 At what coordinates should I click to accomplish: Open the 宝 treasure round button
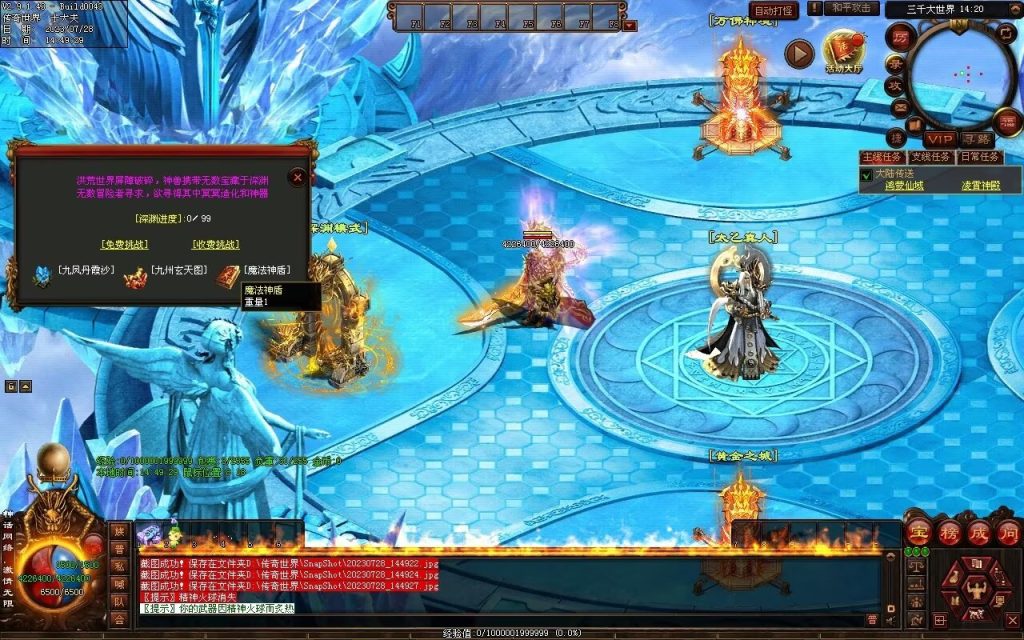918,533
